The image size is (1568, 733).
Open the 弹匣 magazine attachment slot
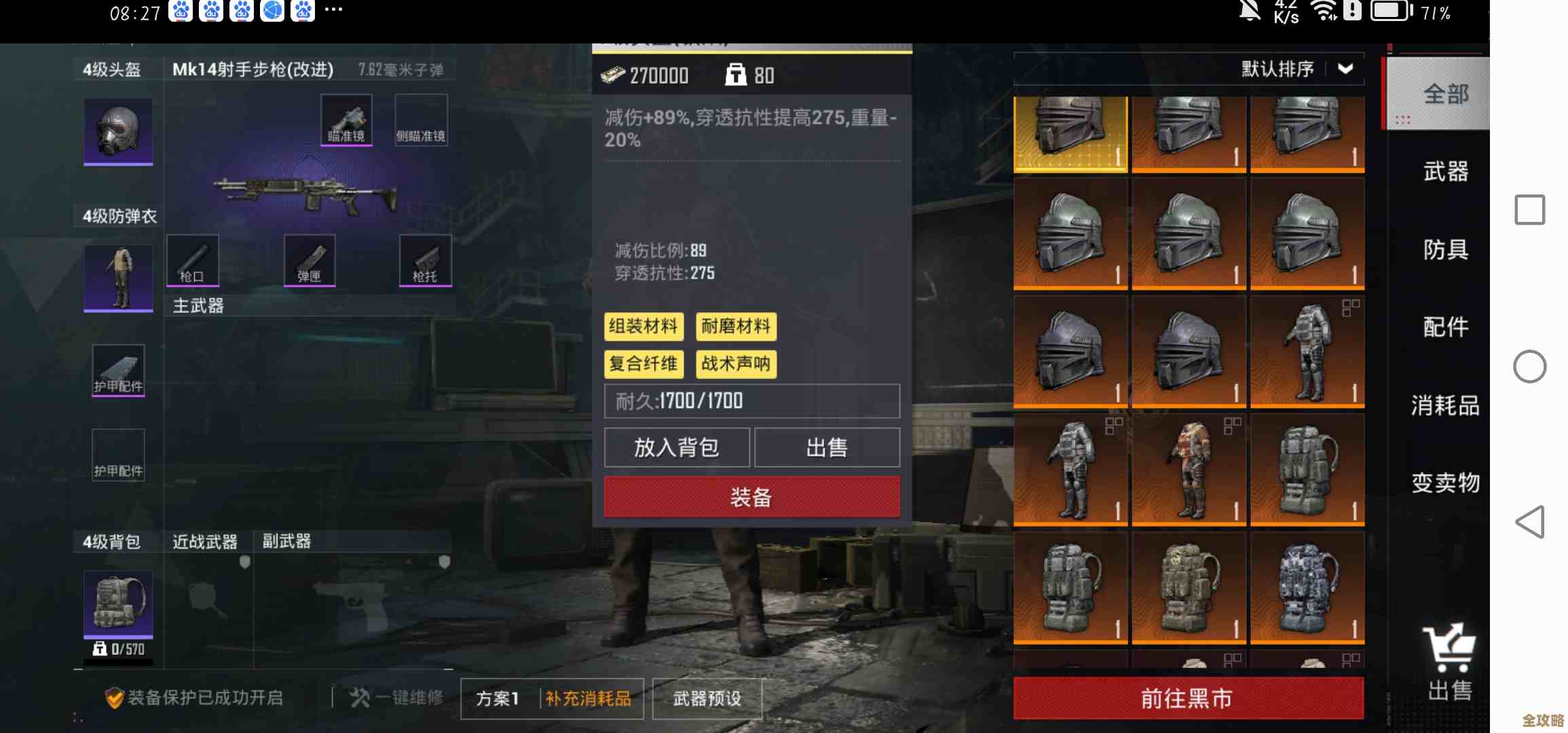[x=310, y=260]
